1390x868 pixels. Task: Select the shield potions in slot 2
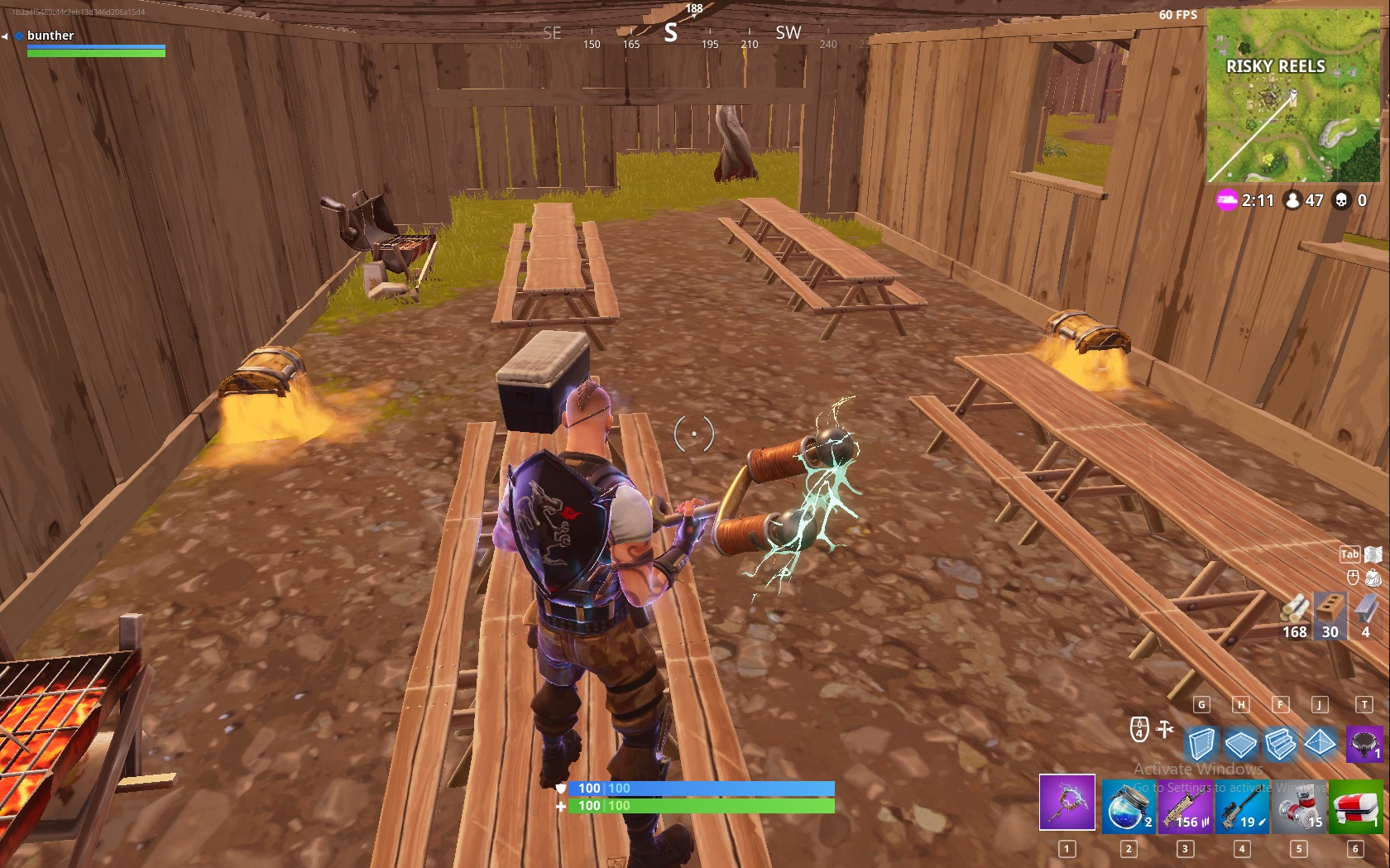point(1128,806)
